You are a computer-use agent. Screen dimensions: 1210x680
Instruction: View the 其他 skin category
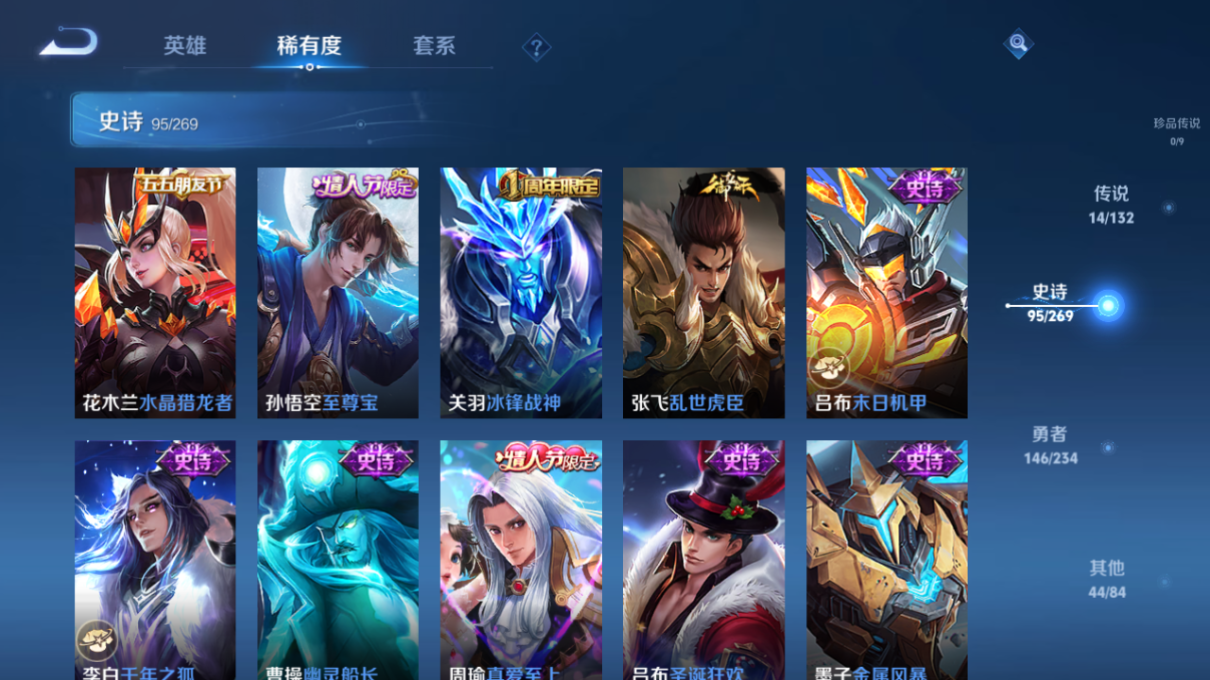click(1107, 578)
